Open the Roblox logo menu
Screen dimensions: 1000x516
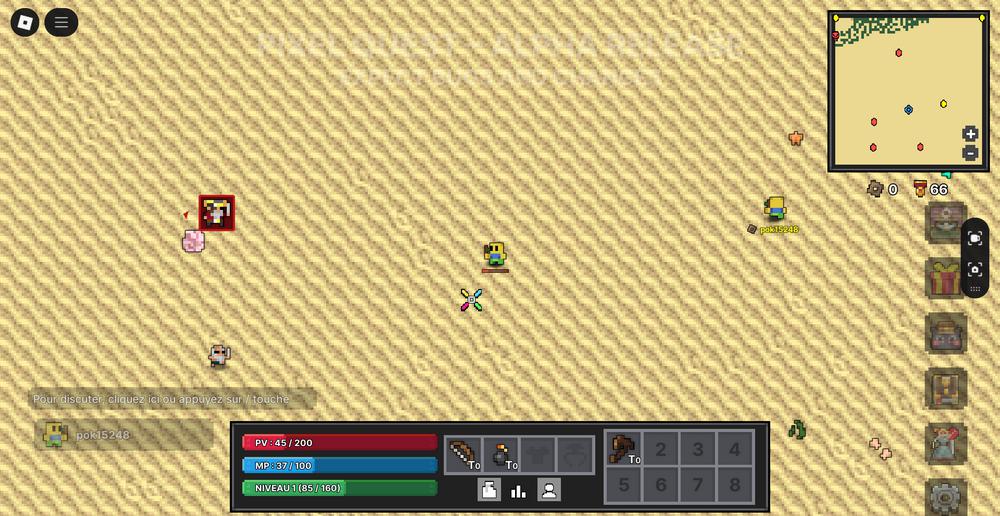click(x=25, y=22)
